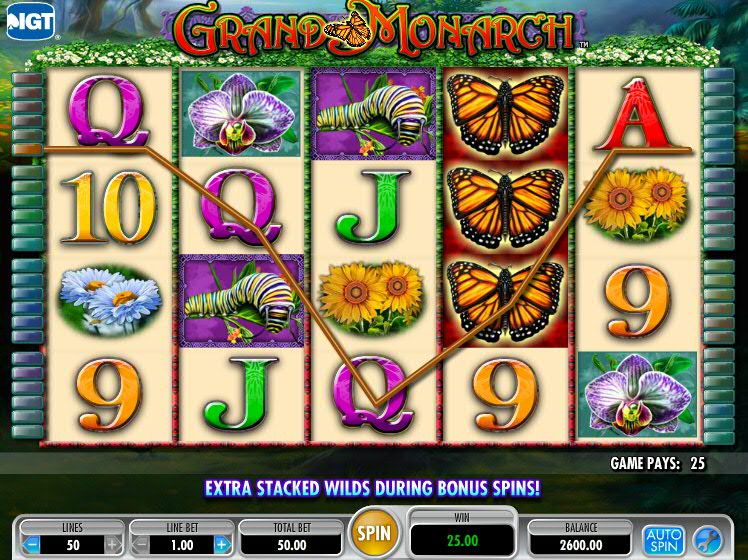Viewport: 748px width, 560px height.
Task: Click the IGT logo
Action: tap(30, 20)
